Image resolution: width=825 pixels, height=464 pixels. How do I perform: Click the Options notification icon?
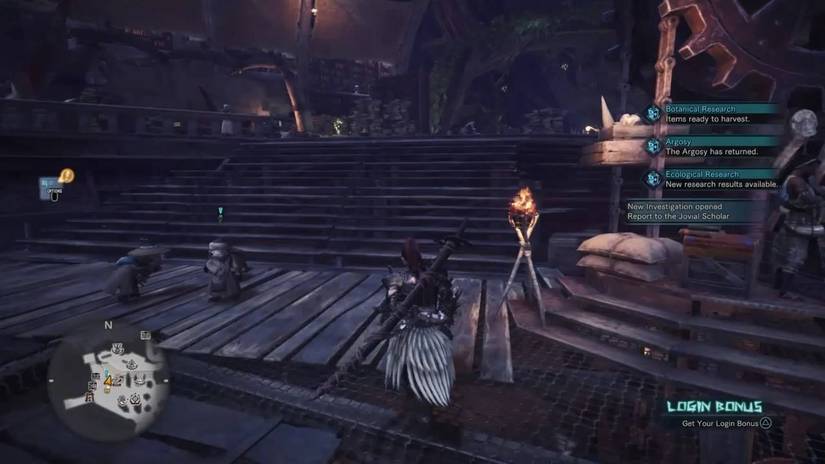coord(49,185)
